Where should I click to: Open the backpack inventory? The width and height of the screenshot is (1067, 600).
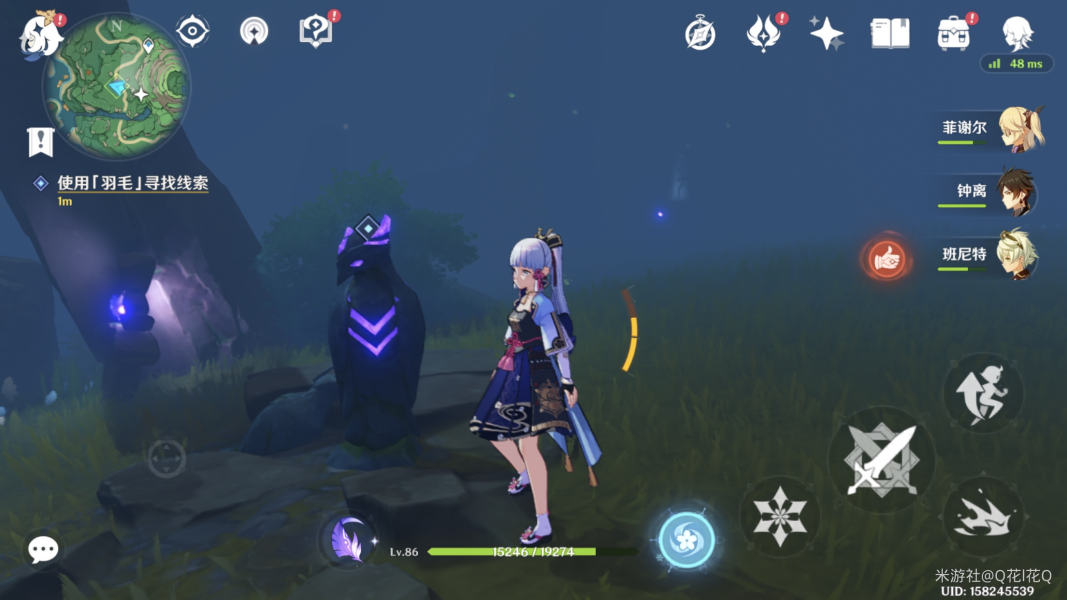pos(953,34)
